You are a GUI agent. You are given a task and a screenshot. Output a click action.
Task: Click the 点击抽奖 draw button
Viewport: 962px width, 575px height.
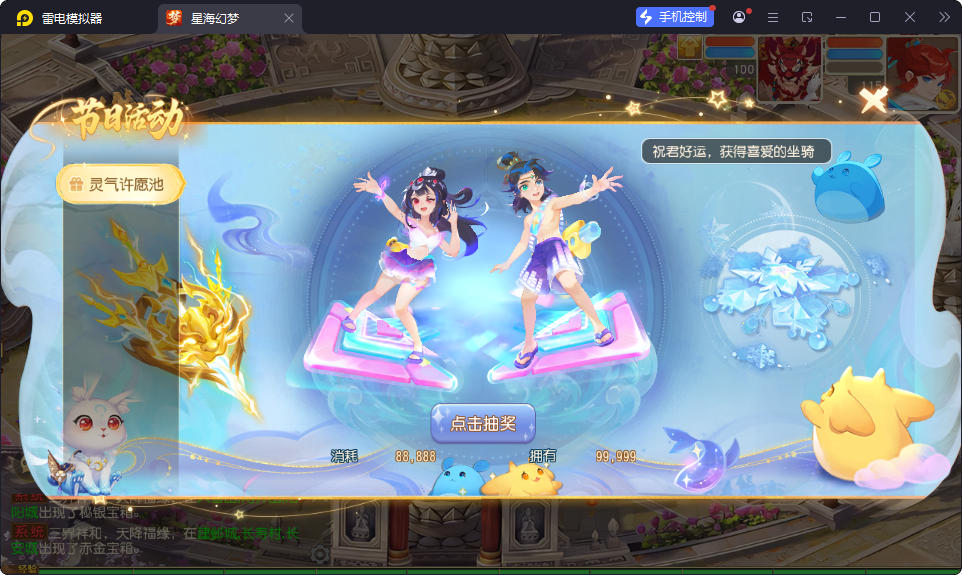[x=483, y=423]
